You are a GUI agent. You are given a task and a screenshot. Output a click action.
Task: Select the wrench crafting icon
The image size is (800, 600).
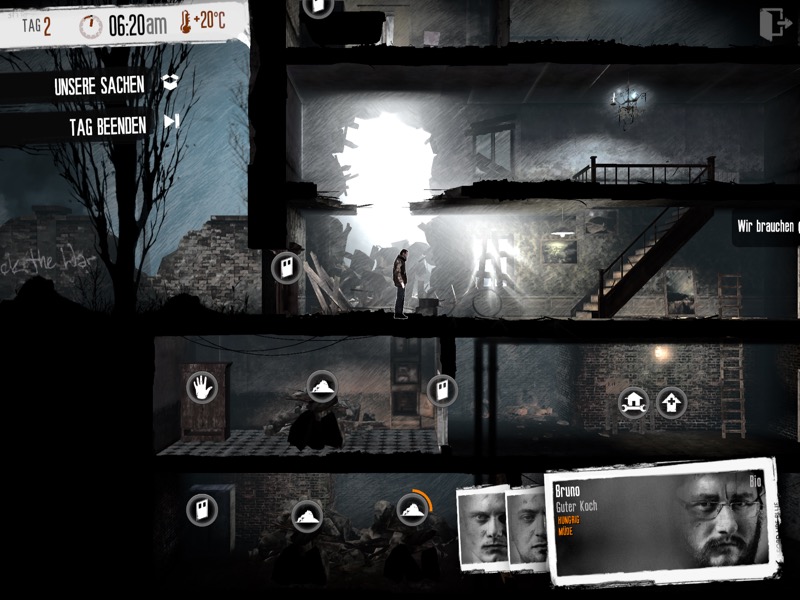pyautogui.click(x=633, y=402)
